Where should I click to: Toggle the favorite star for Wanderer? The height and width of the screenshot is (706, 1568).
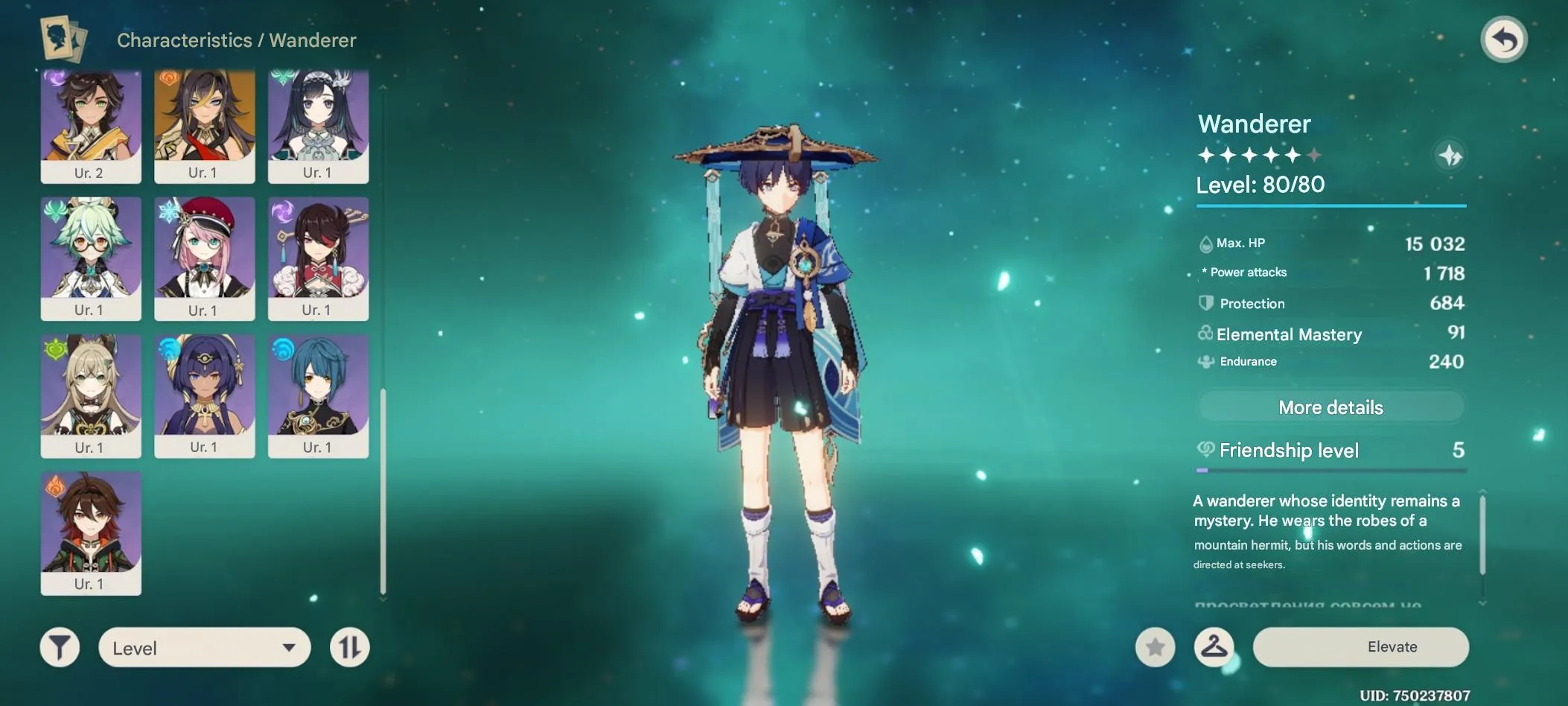(1154, 646)
